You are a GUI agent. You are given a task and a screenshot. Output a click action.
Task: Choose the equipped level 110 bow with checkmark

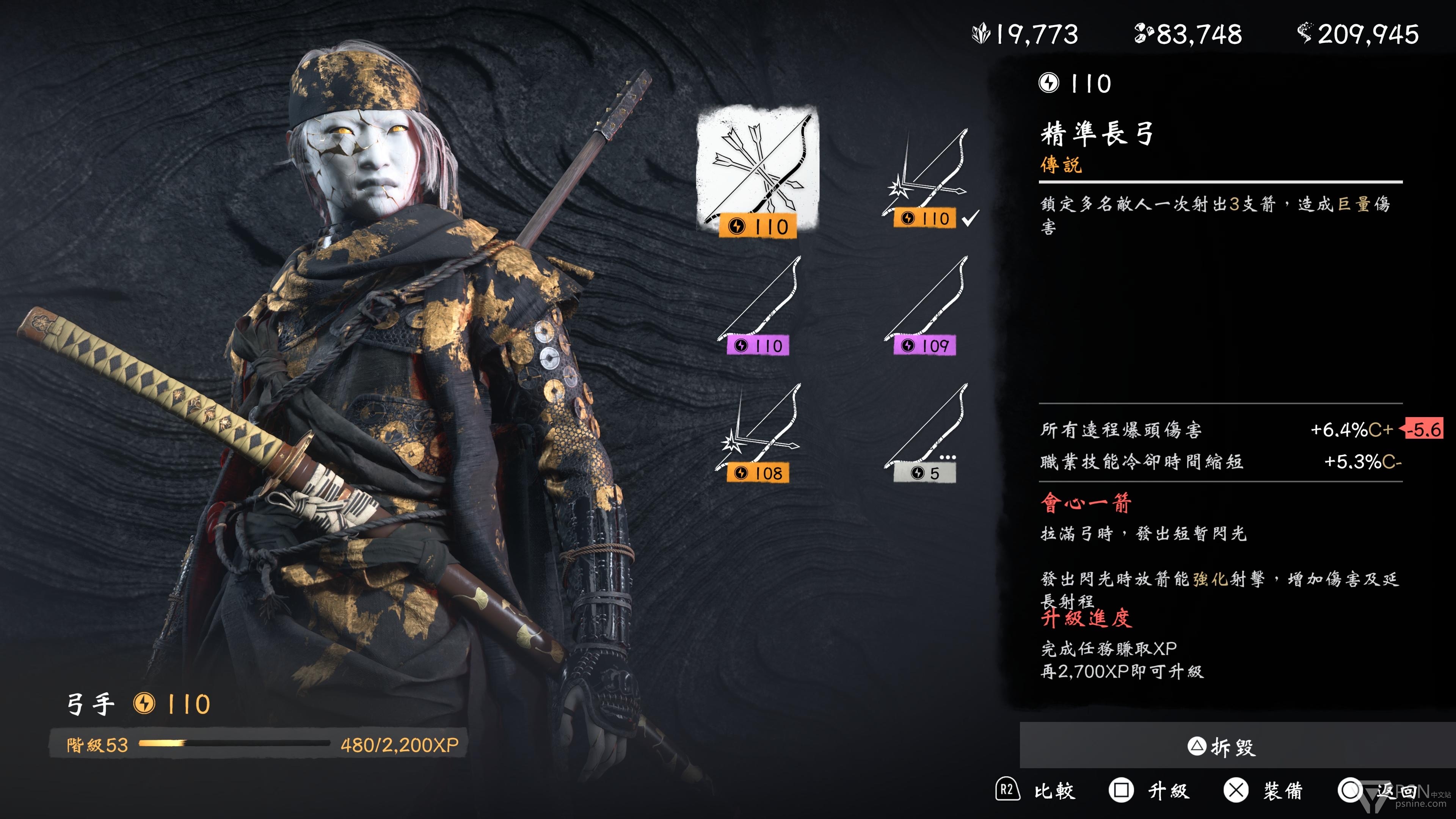(x=926, y=178)
